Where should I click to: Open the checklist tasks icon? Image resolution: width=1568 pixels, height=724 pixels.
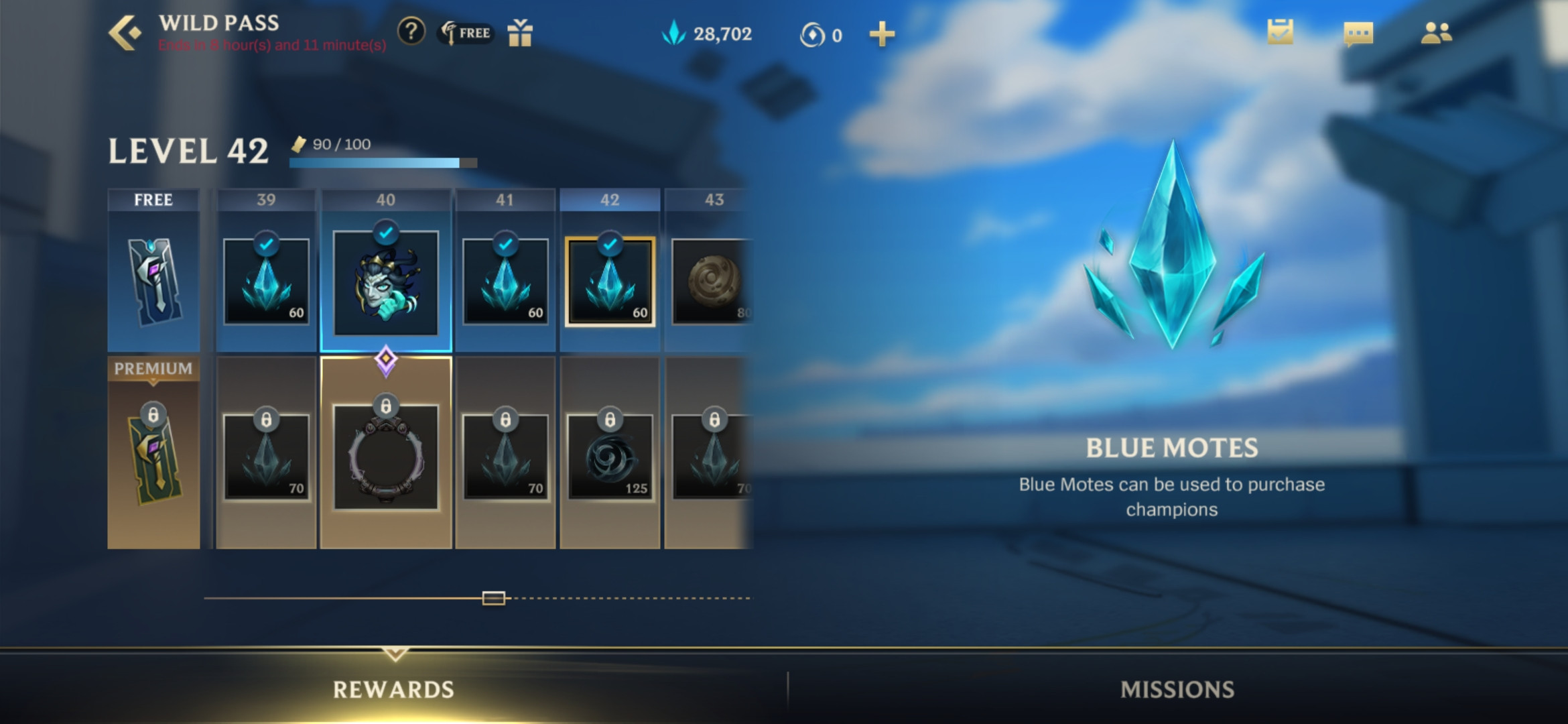(1280, 33)
